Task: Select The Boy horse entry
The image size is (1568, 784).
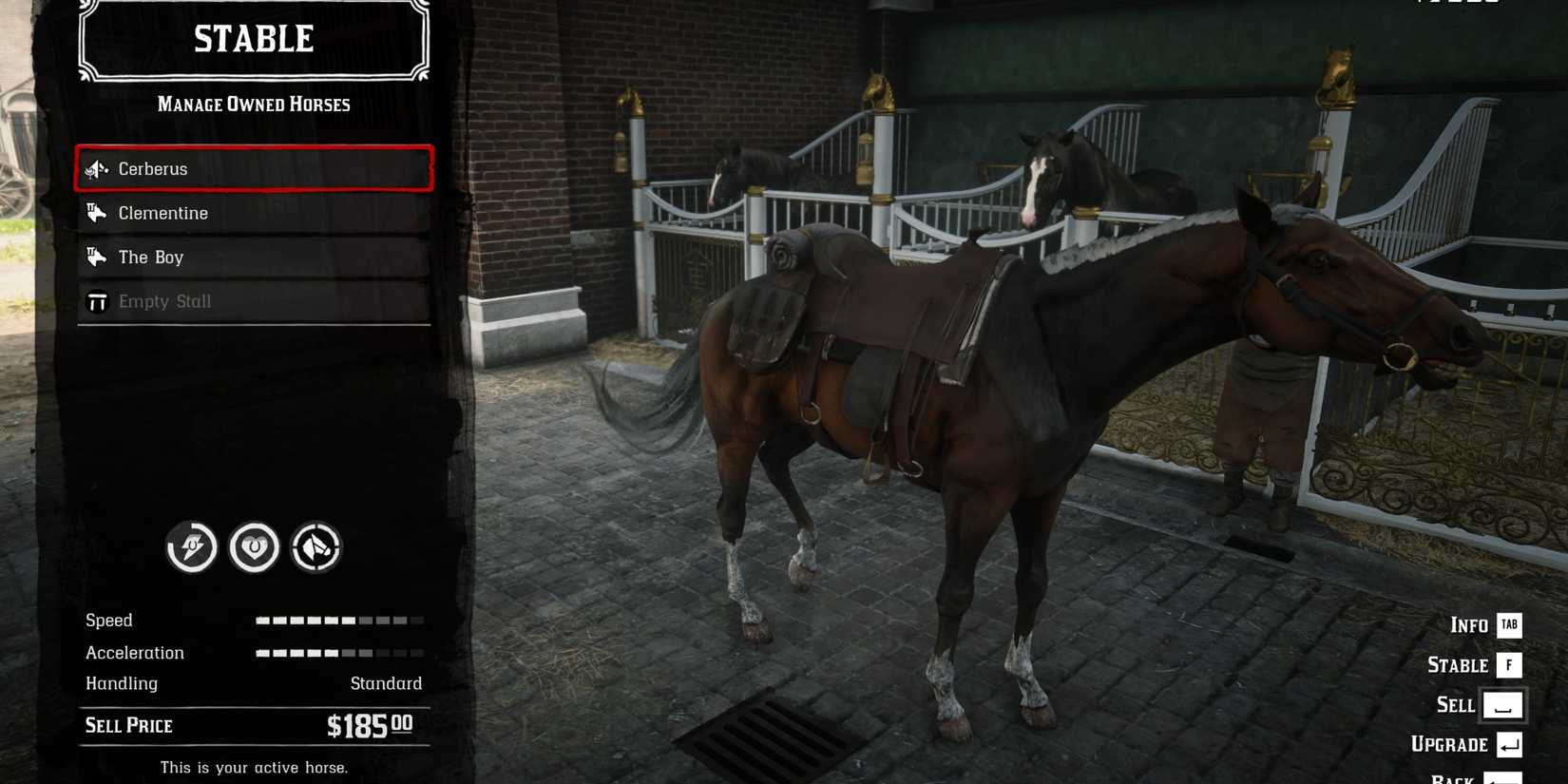Action: [252, 257]
